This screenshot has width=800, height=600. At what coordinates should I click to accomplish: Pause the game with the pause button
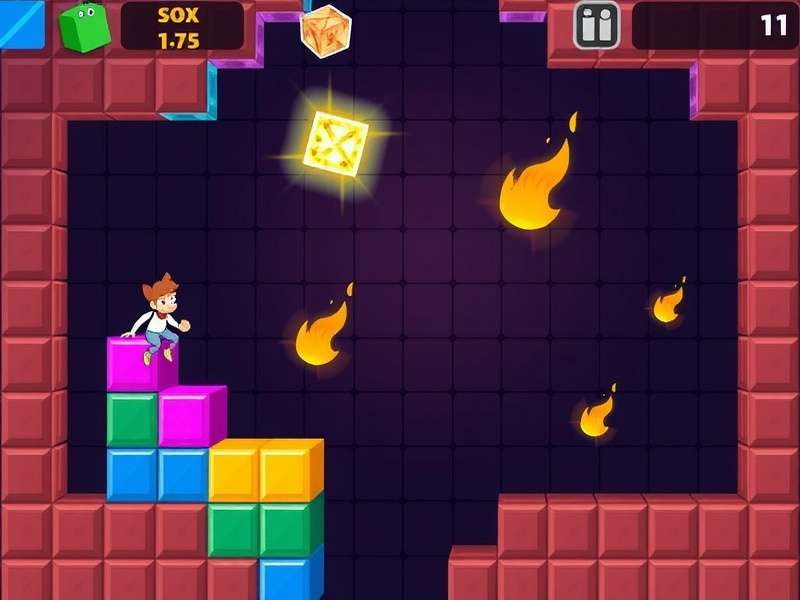tap(596, 25)
